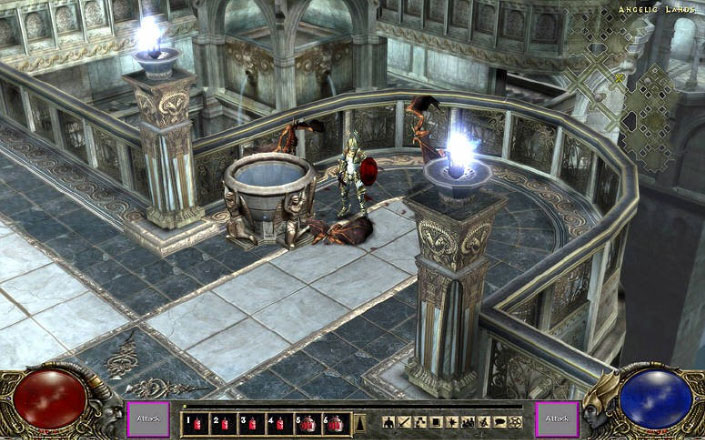Drink the red potion in belt slot 4
The image size is (705, 440).
click(276, 422)
